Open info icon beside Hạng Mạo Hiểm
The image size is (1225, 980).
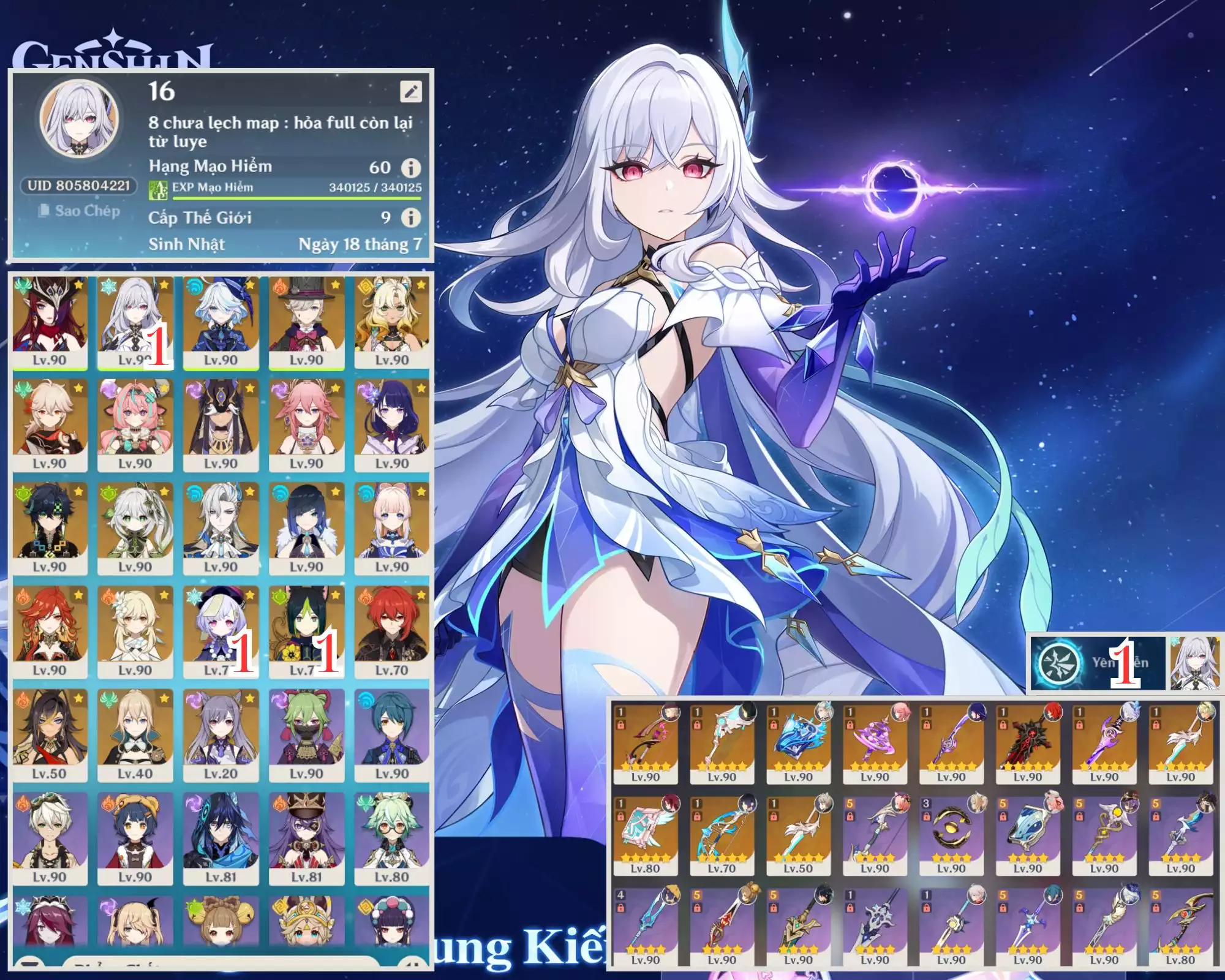411,167
